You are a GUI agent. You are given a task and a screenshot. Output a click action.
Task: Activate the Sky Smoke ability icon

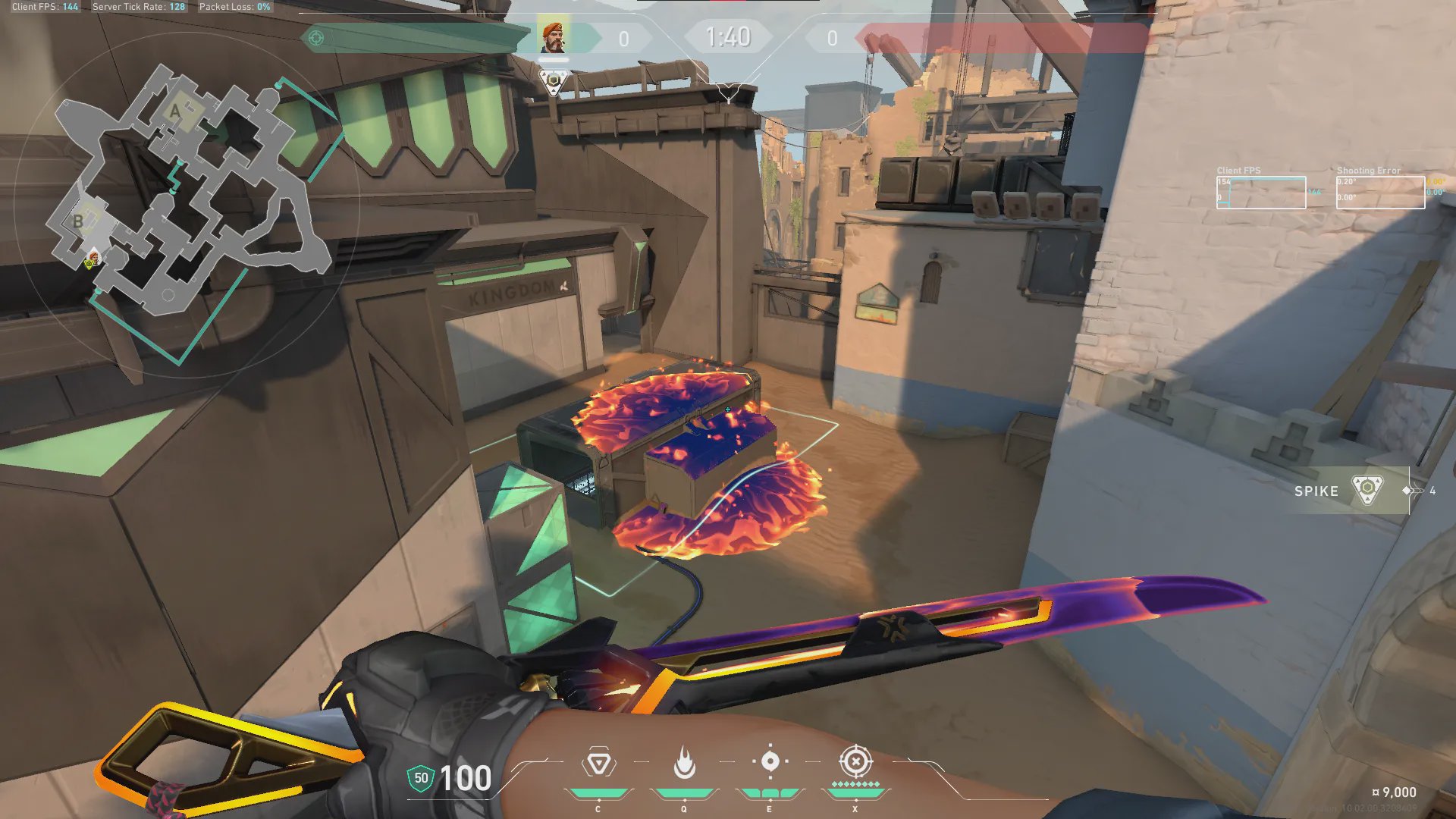click(x=770, y=761)
